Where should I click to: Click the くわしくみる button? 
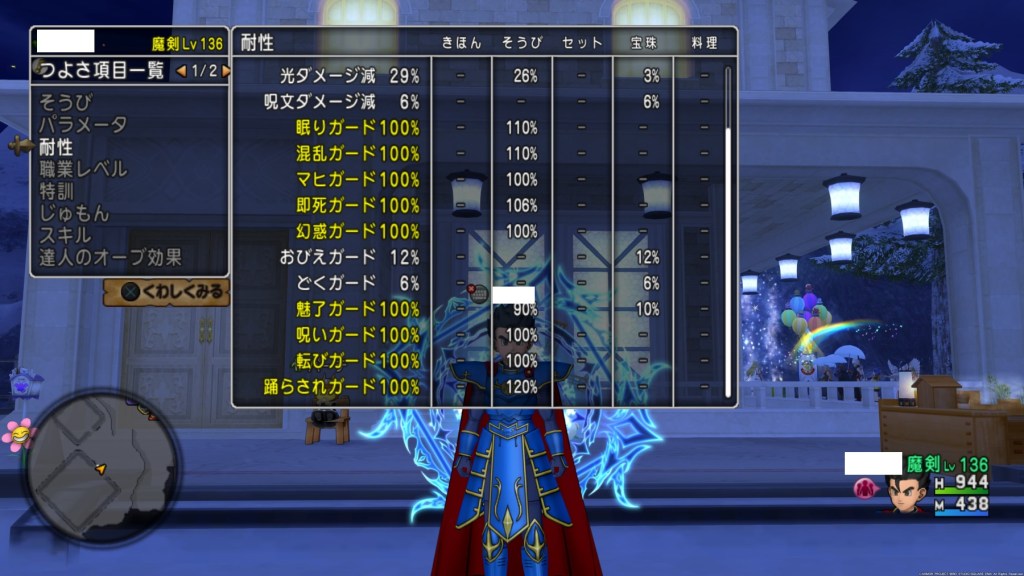[x=167, y=292]
